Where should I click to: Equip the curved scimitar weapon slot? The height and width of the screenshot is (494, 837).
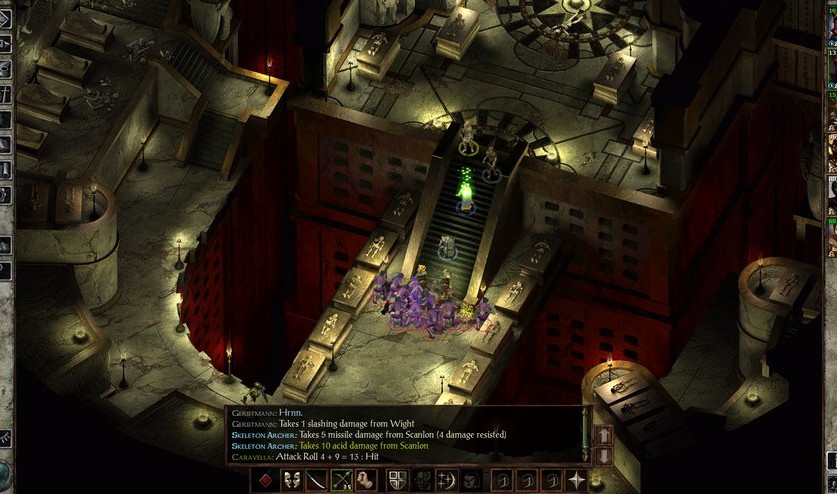[x=317, y=480]
